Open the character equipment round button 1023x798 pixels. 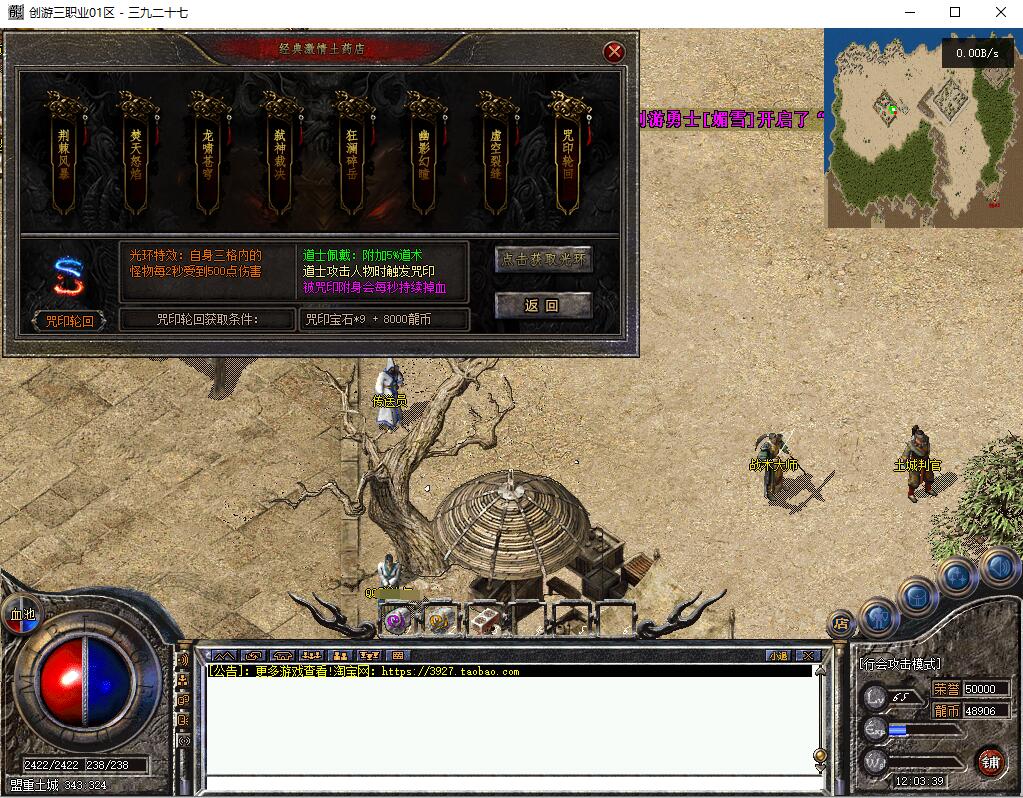[877, 616]
